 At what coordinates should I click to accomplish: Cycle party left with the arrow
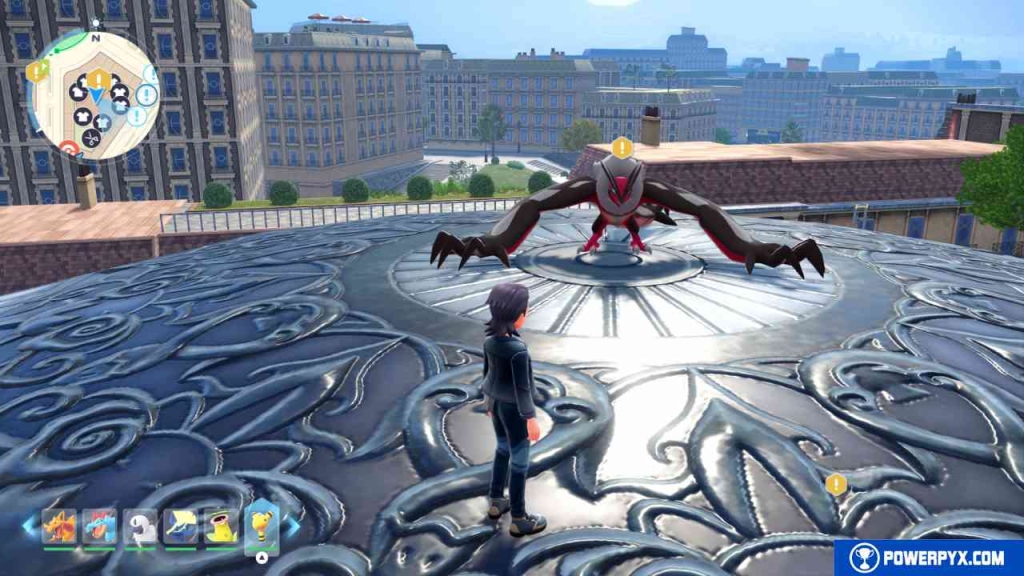pos(28,525)
